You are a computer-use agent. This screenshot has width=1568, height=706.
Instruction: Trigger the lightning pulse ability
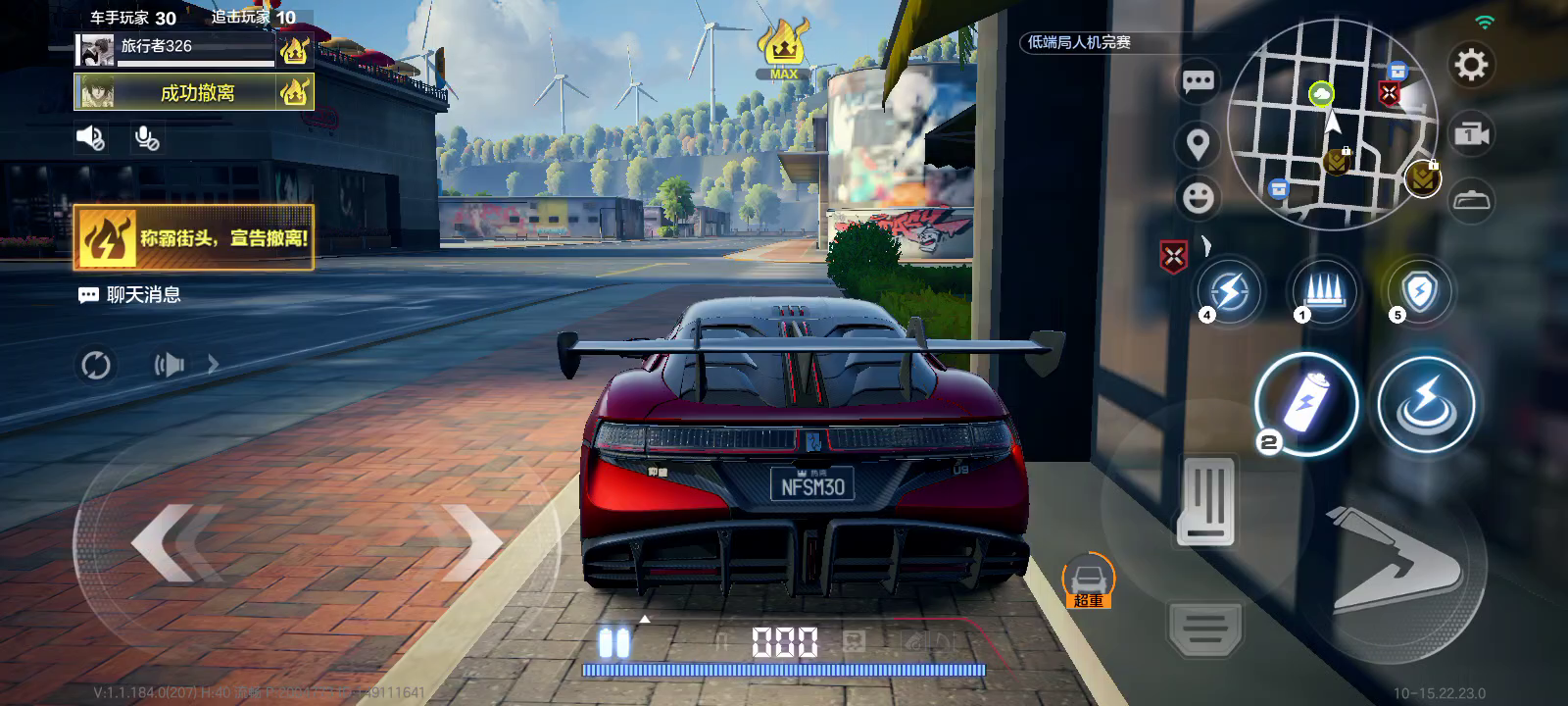coord(1426,404)
